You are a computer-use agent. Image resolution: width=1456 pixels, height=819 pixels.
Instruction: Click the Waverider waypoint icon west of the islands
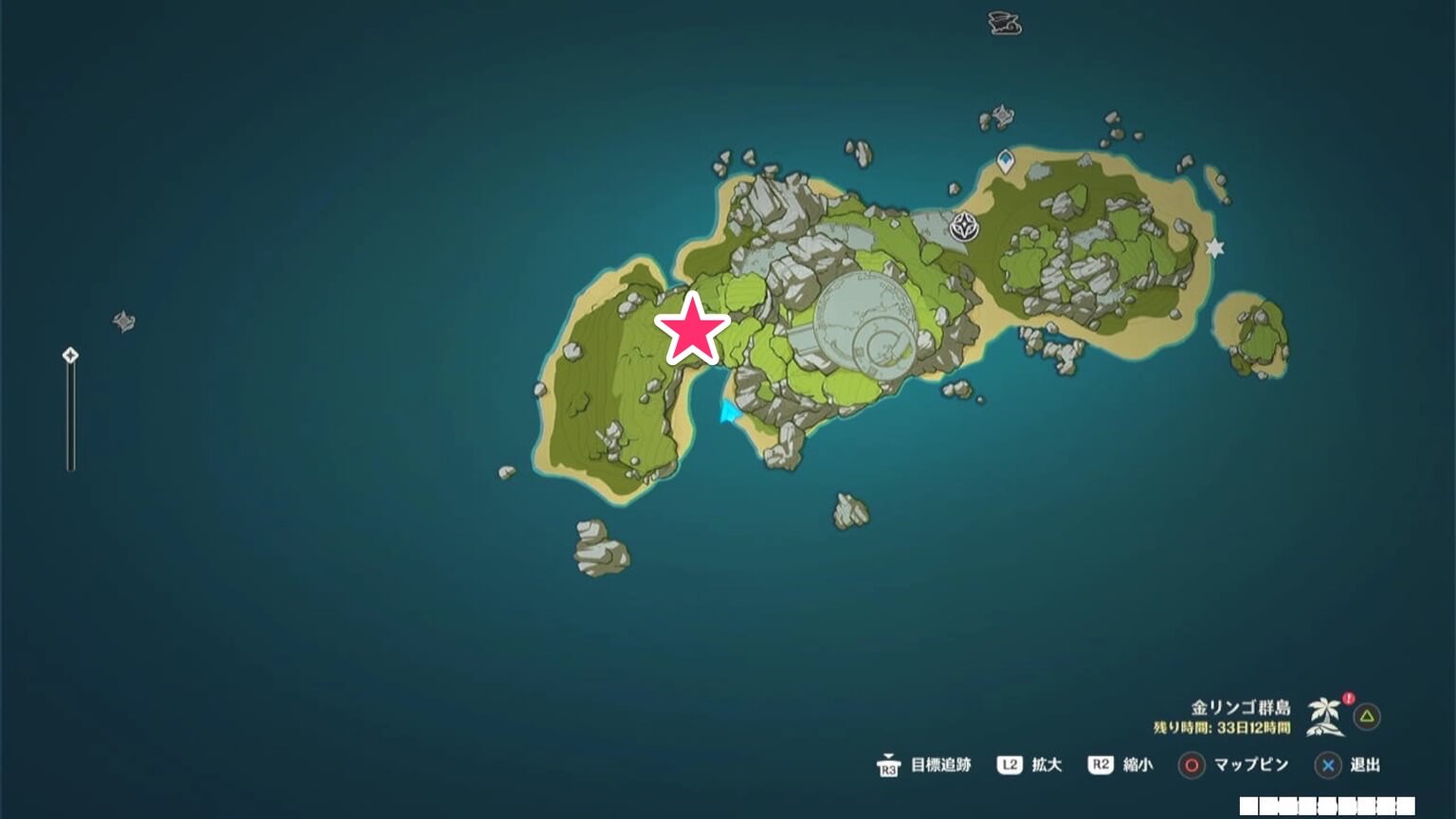pos(123,322)
